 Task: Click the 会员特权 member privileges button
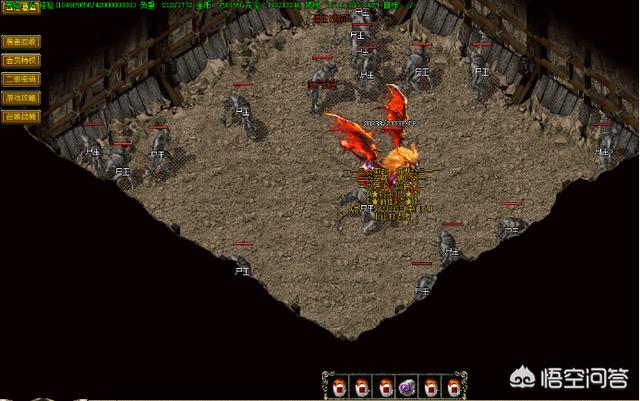(x=20, y=60)
